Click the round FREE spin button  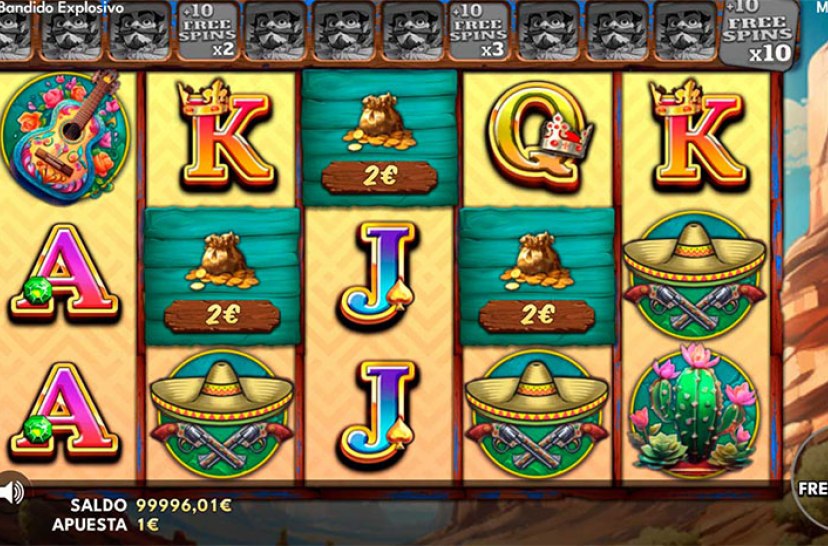click(x=812, y=489)
